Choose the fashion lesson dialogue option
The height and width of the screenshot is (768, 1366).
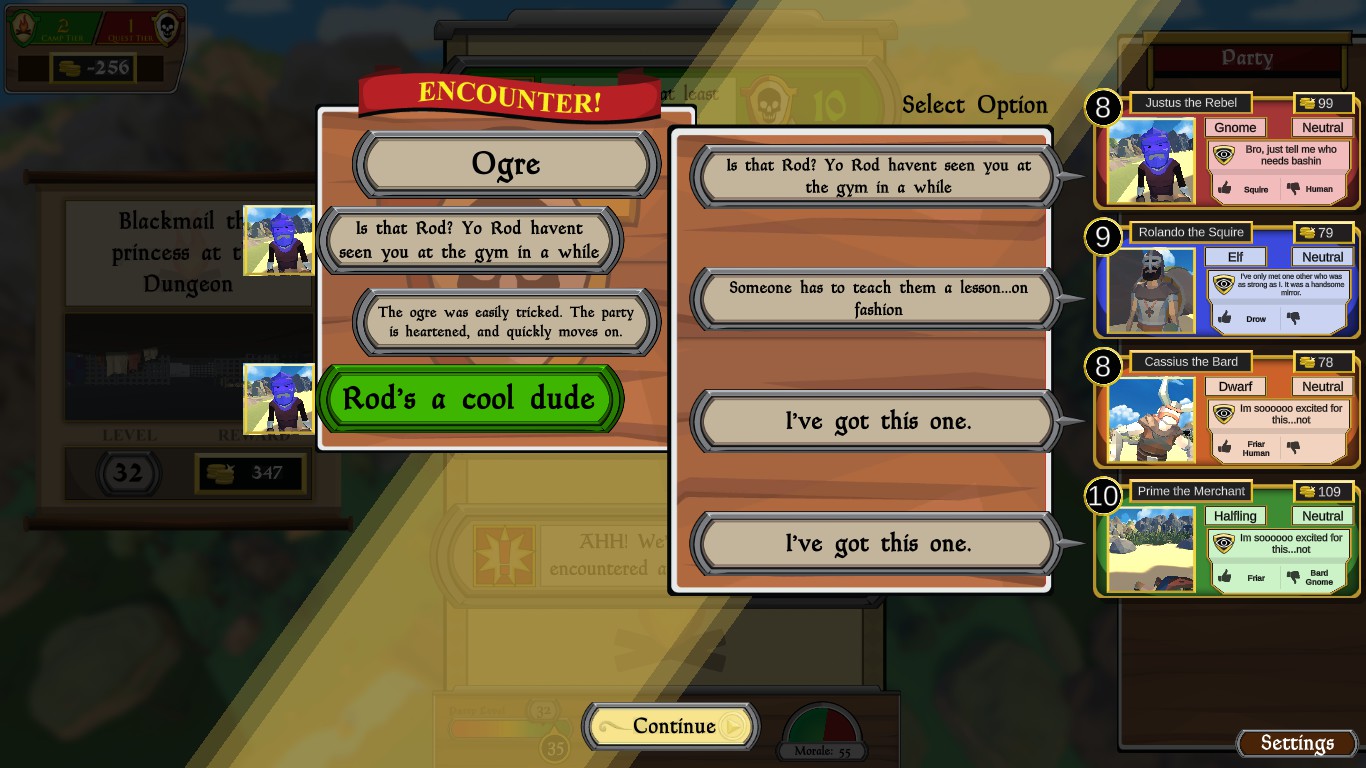[x=877, y=299]
